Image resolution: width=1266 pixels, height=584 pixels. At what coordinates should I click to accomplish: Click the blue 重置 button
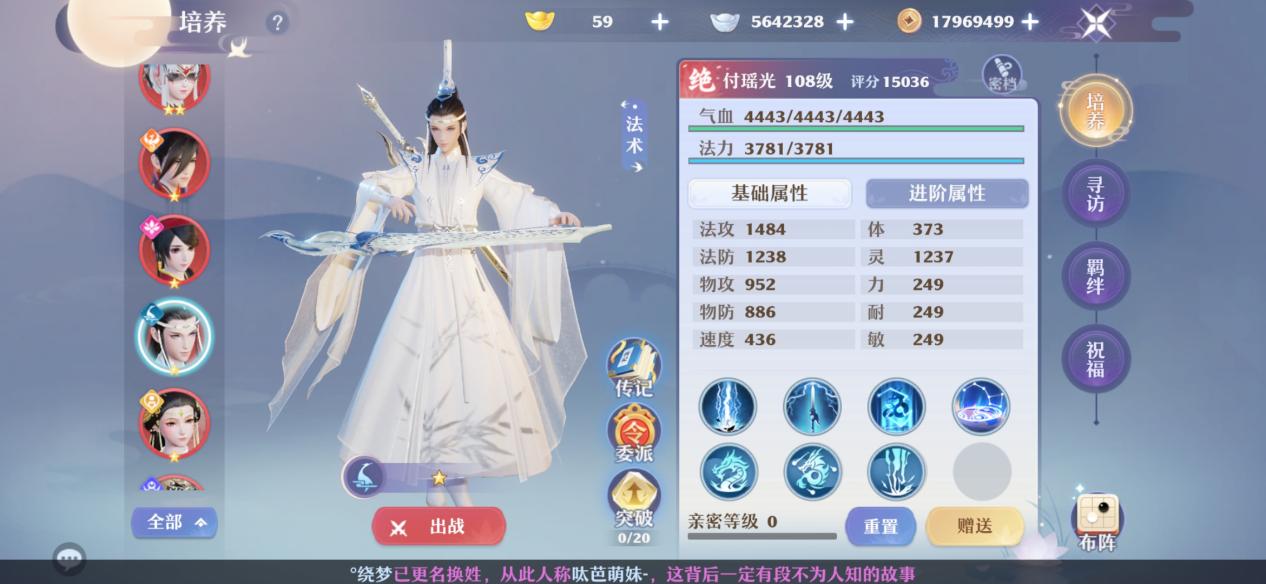[x=881, y=526]
